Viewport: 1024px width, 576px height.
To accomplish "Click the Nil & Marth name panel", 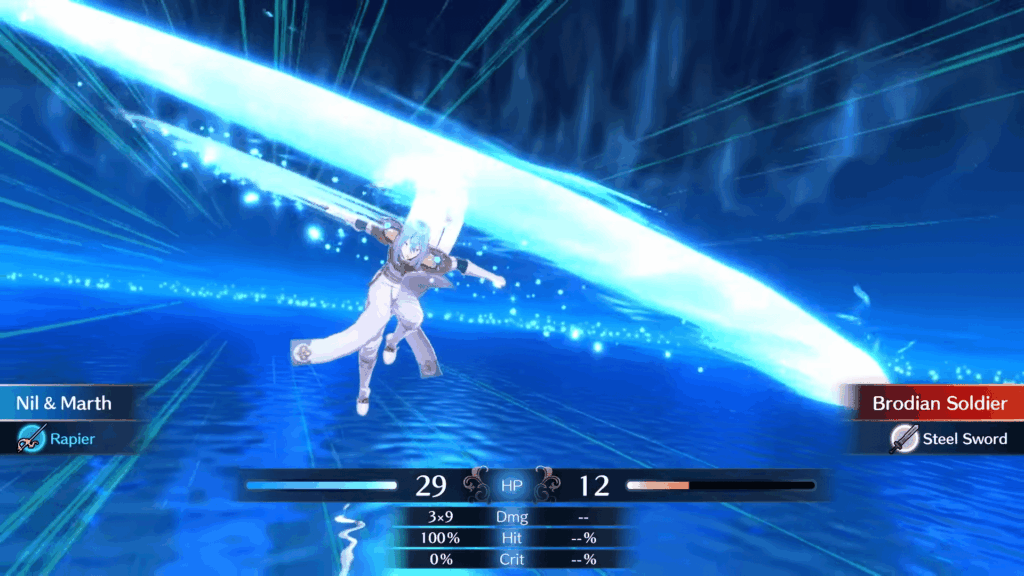I will coord(66,404).
